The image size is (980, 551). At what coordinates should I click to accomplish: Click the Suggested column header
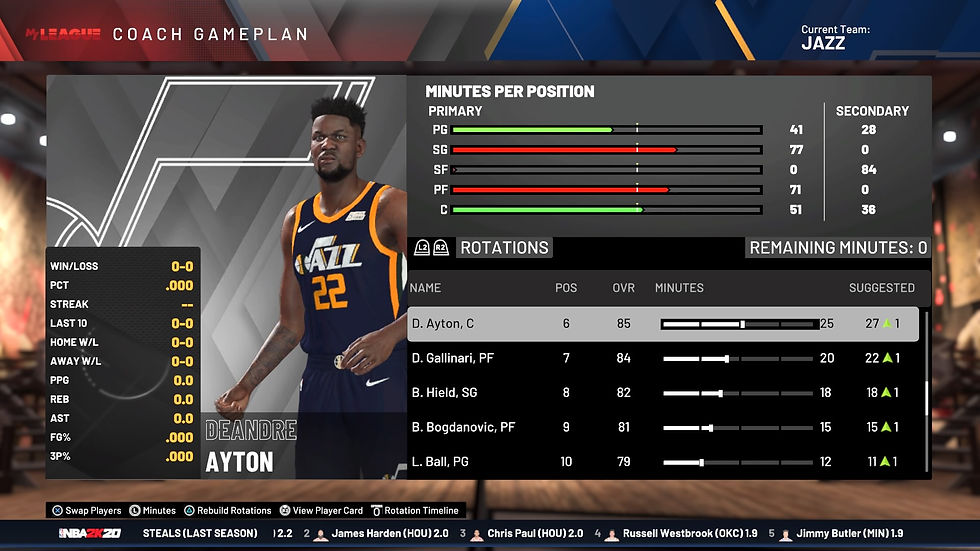[881, 288]
